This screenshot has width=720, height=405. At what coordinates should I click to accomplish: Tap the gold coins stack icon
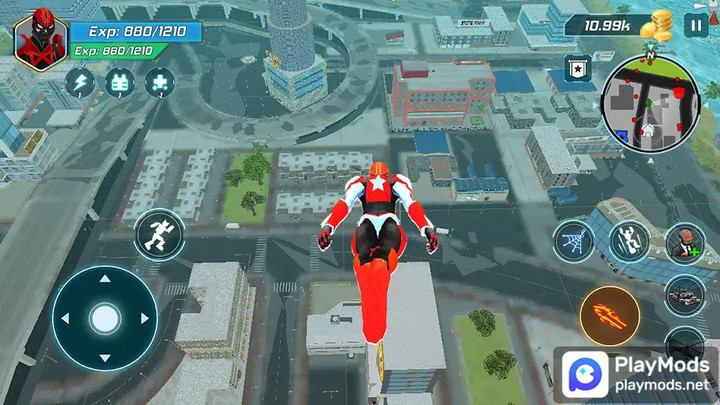(x=661, y=24)
